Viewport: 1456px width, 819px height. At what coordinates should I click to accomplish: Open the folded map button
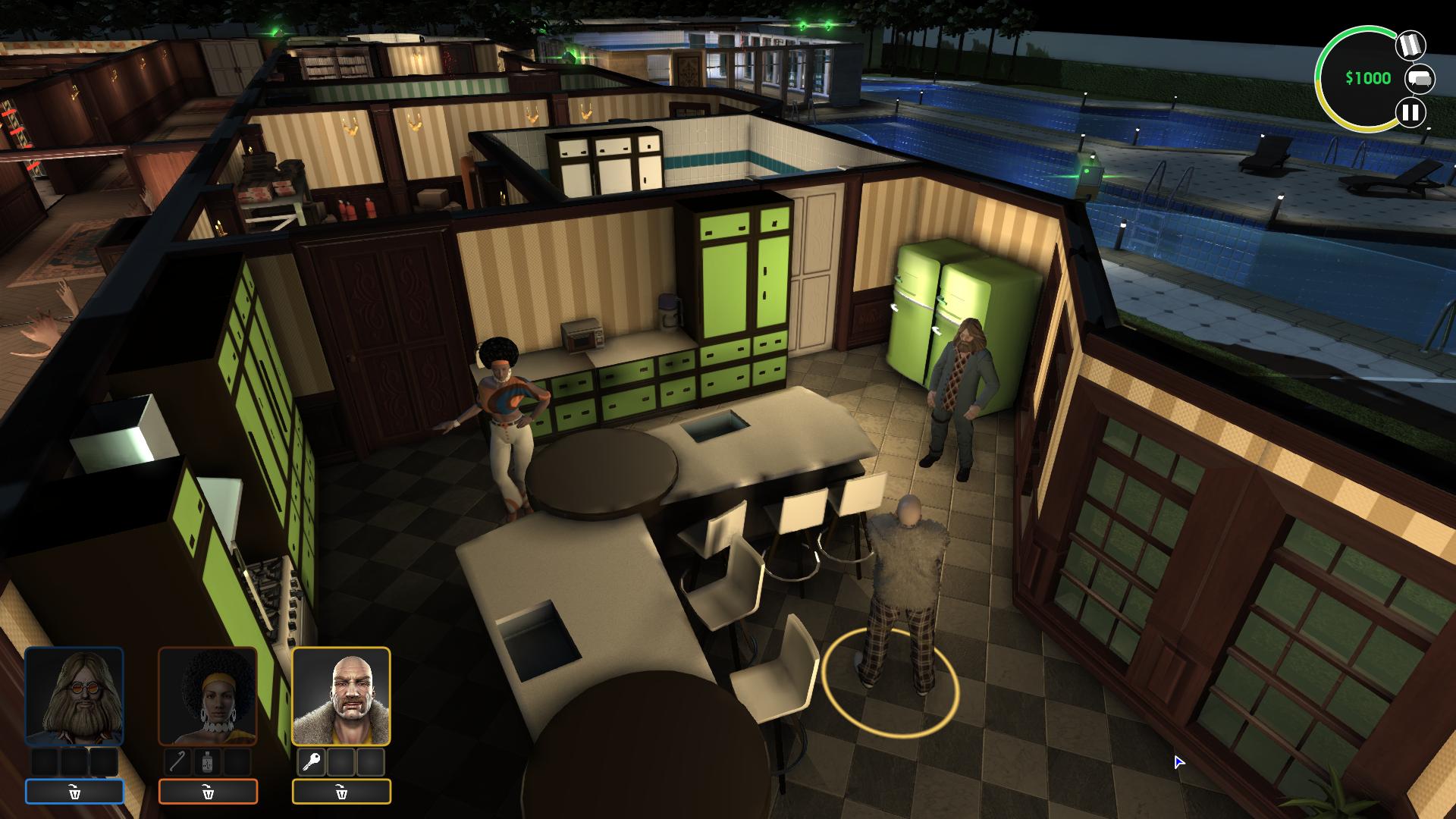click(1410, 45)
